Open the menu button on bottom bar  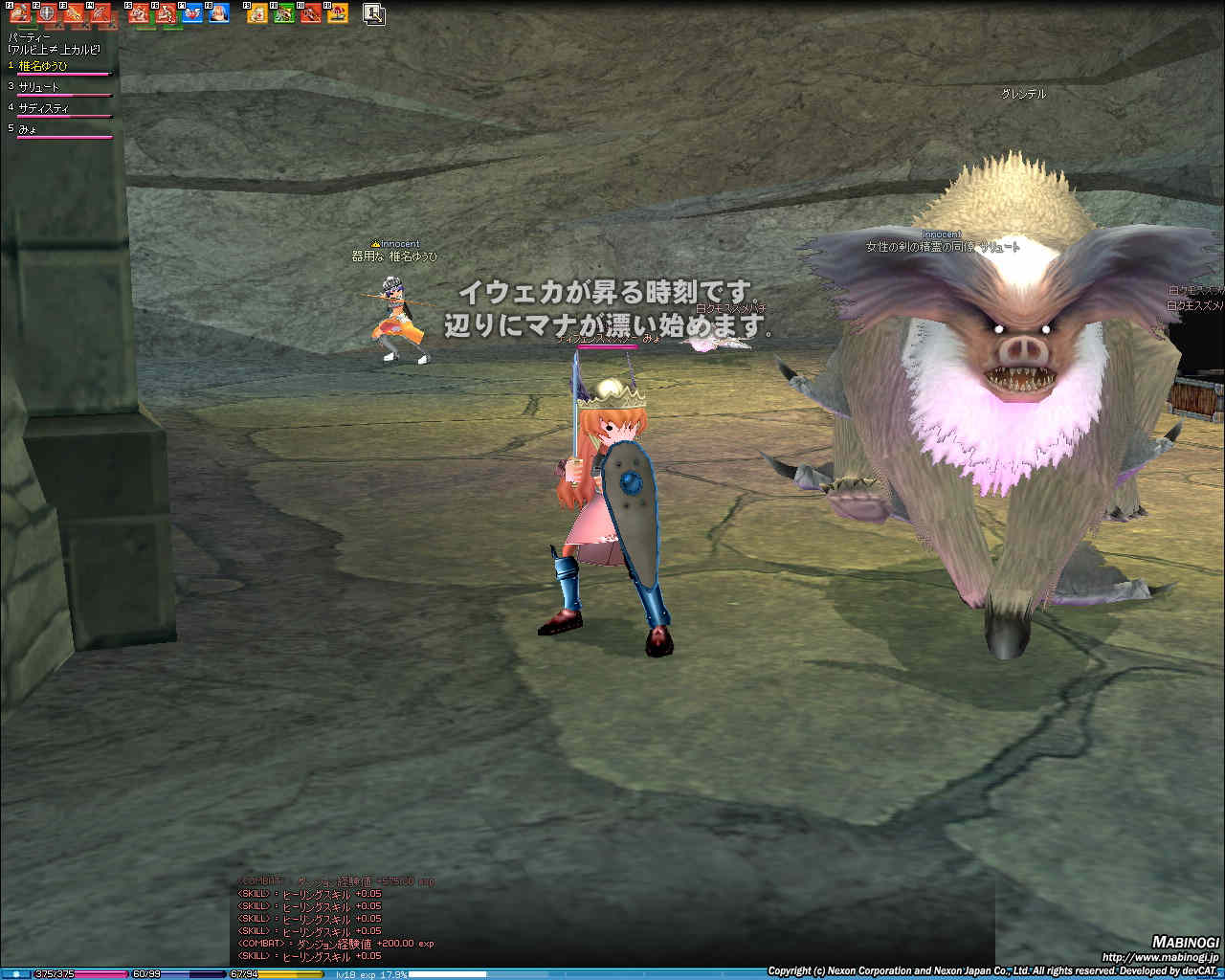point(16,973)
